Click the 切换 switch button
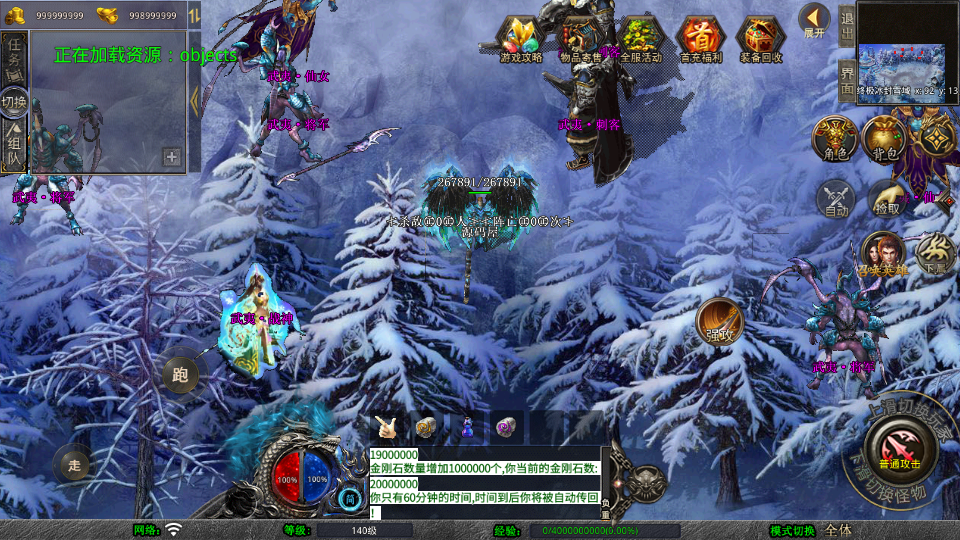 [x=14, y=101]
